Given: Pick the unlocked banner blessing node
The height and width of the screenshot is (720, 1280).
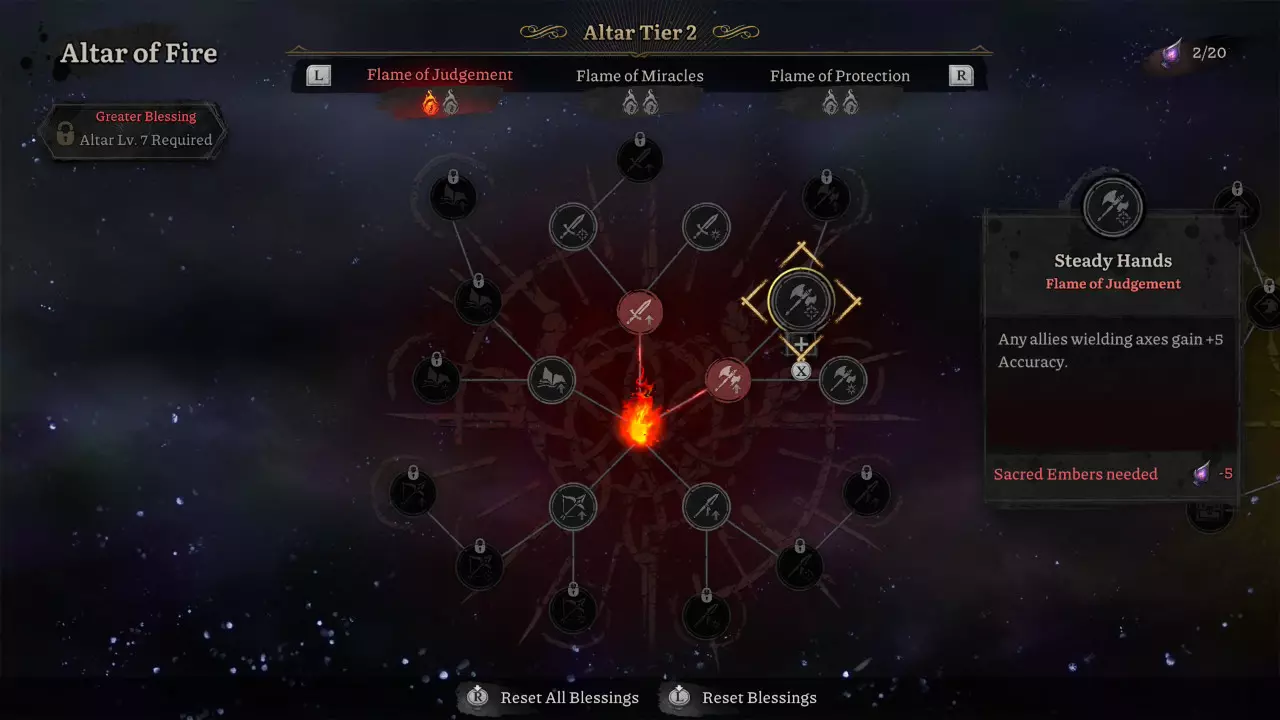Looking at the screenshot, I should pyautogui.click(x=551, y=380).
